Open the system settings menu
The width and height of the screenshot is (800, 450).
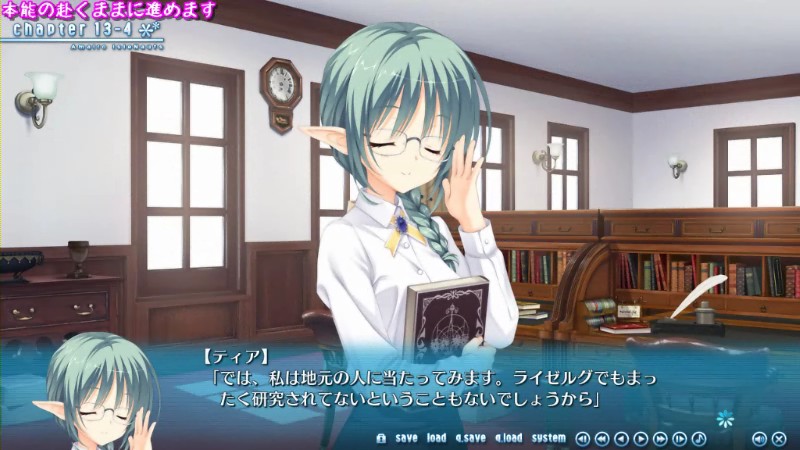pyautogui.click(x=548, y=438)
